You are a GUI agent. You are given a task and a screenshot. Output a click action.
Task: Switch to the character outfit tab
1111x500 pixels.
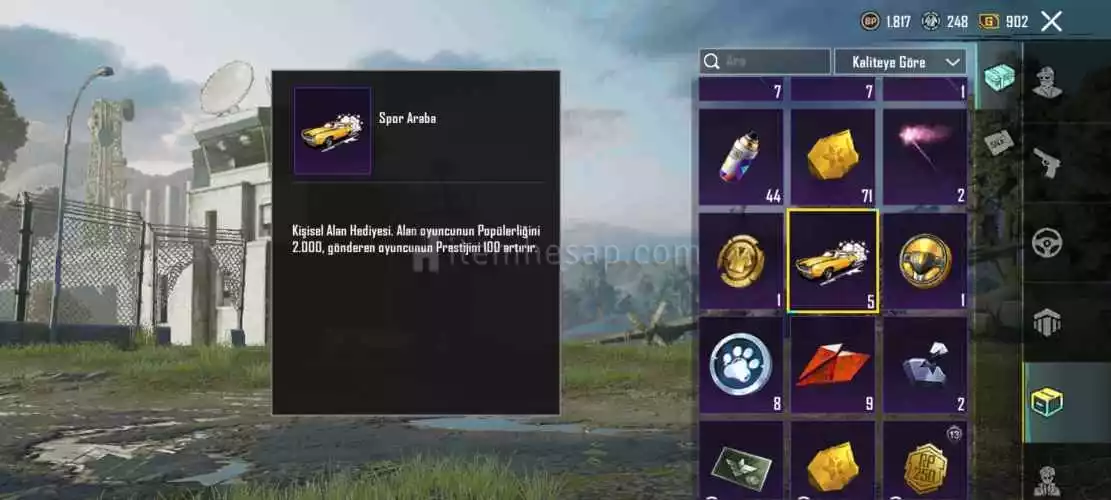tap(1047, 82)
